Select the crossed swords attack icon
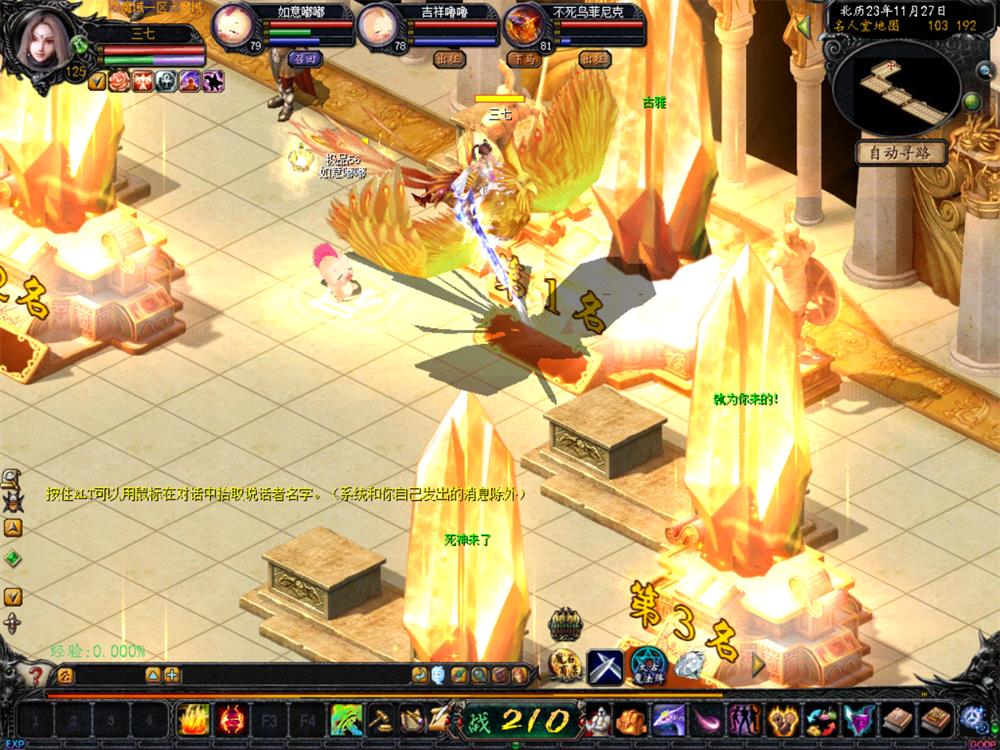The height and width of the screenshot is (750, 1000). click(605, 664)
